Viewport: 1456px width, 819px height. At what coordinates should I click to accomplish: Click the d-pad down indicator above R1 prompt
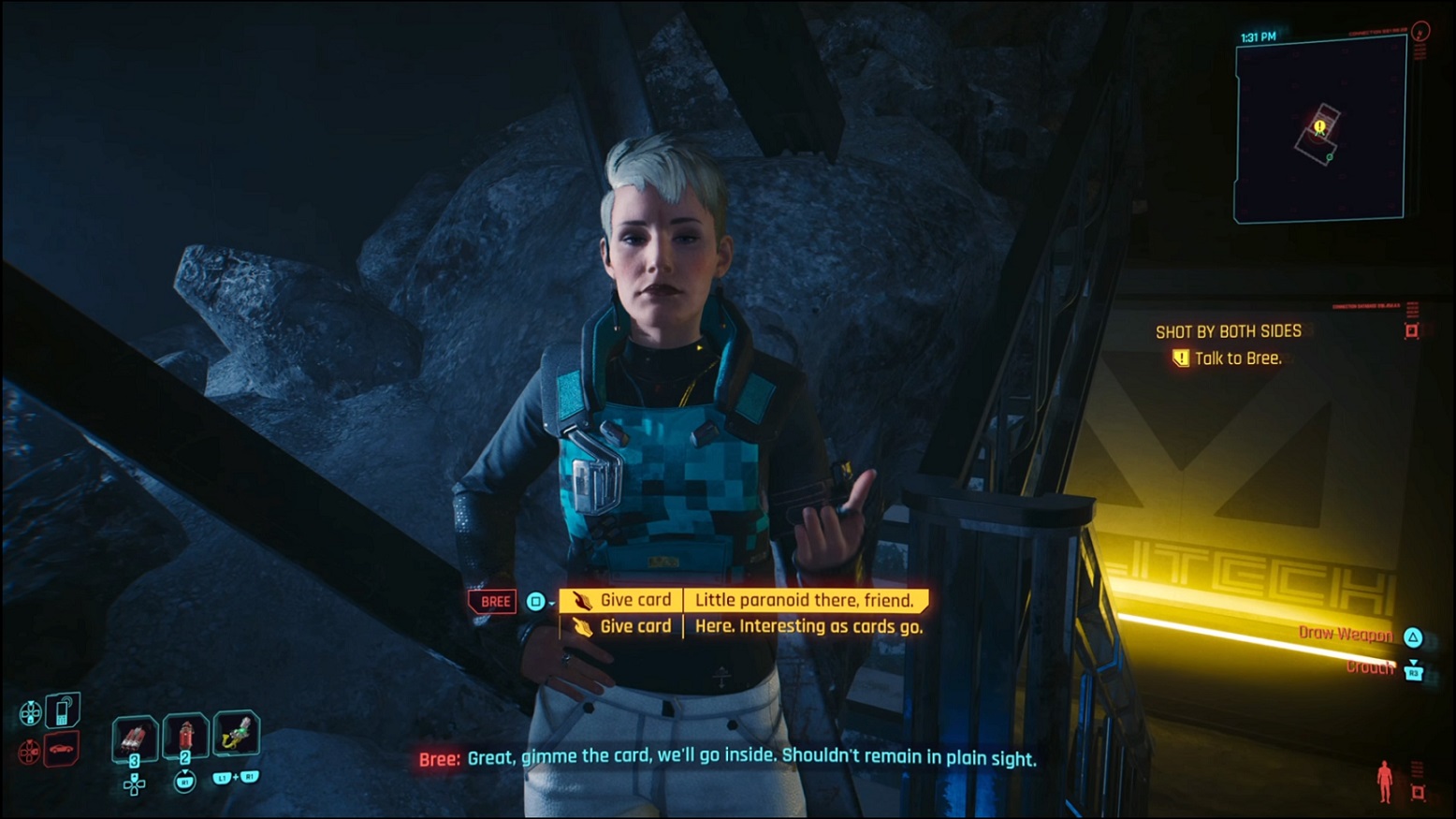coord(185,771)
